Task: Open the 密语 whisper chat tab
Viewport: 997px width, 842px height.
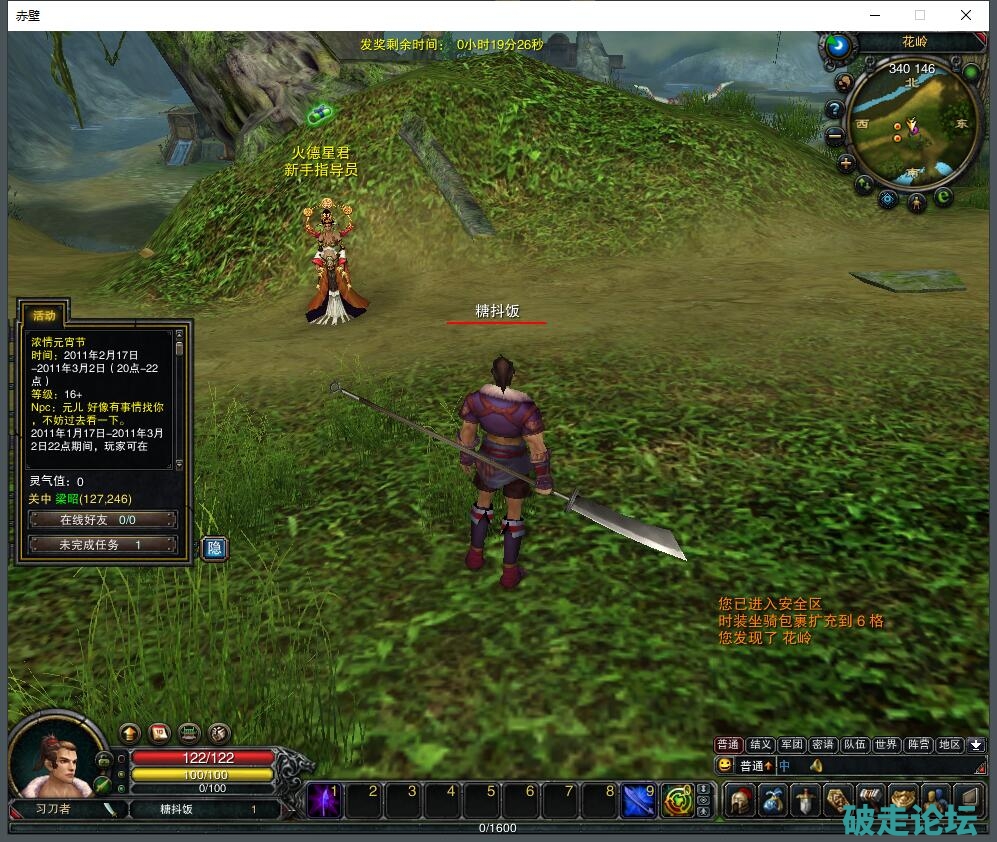Action: [x=822, y=745]
